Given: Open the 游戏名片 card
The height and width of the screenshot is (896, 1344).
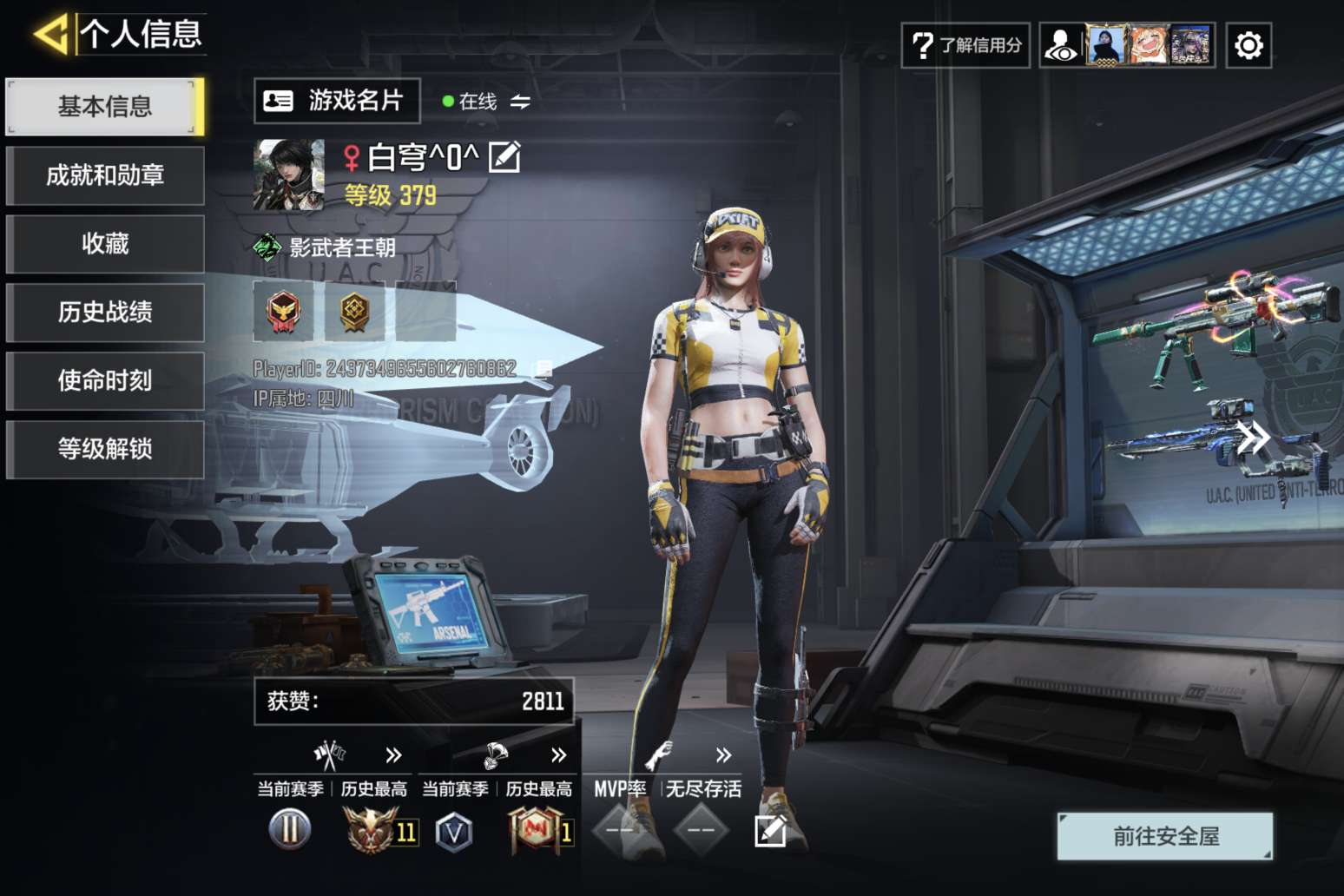Looking at the screenshot, I should click(x=337, y=101).
